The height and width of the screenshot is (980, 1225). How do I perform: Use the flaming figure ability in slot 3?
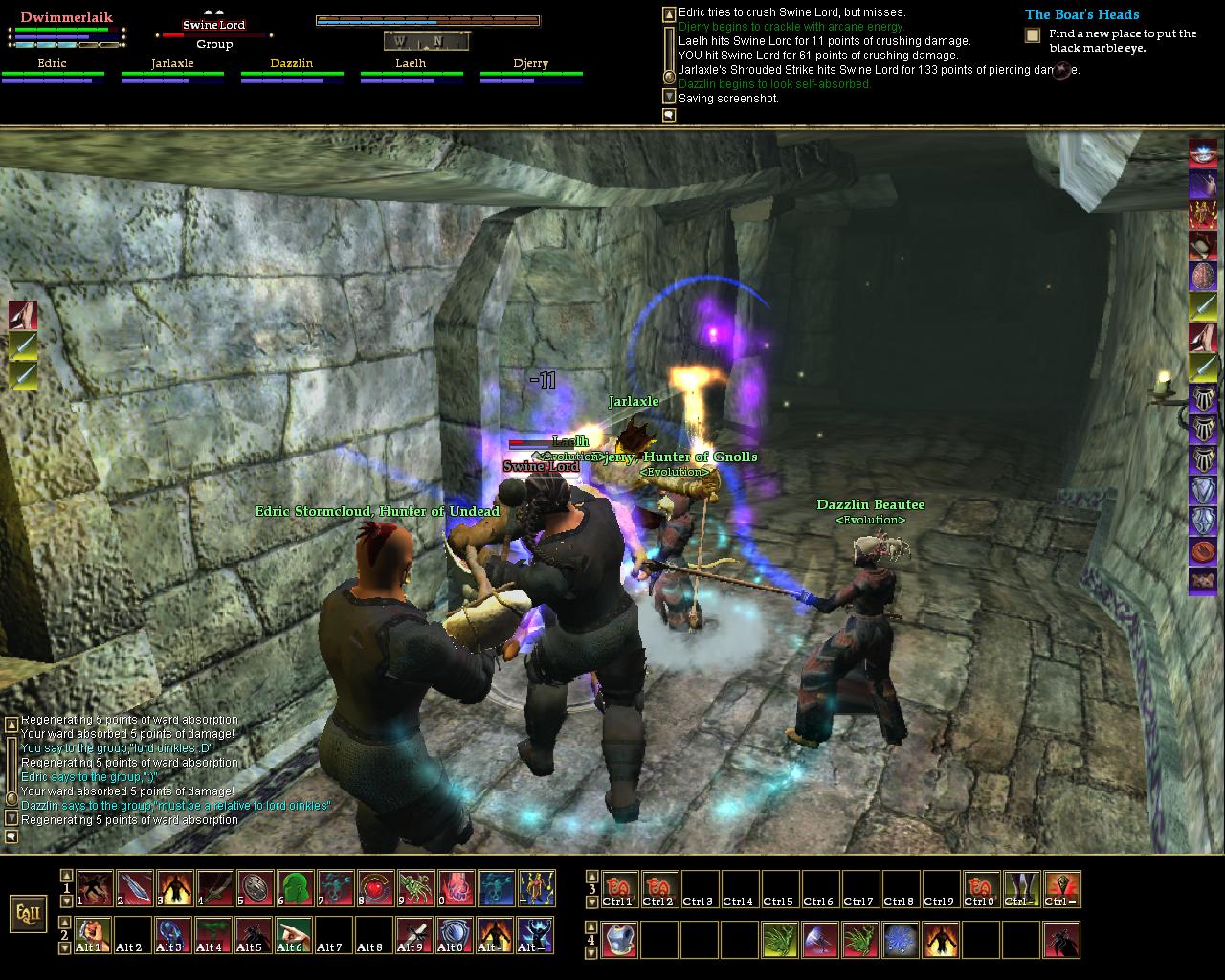coord(175,888)
